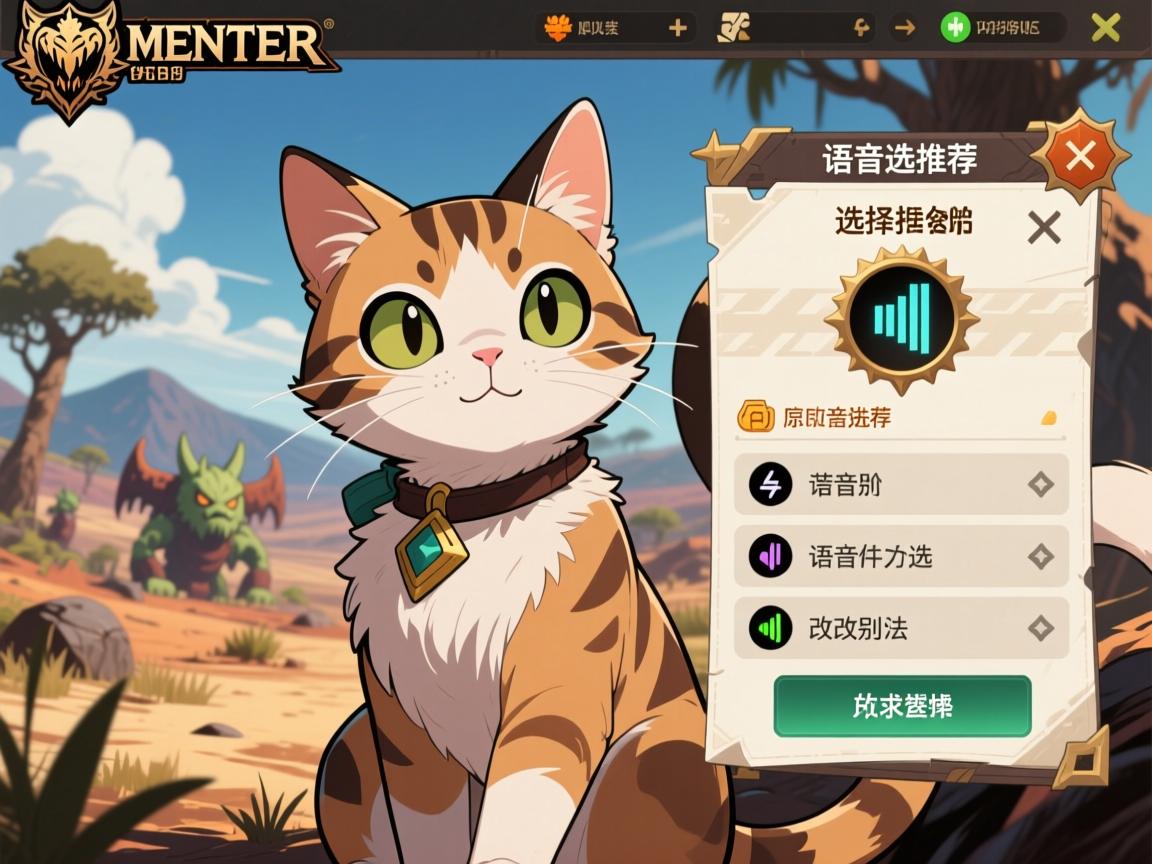Confirm with the green button at panel bottom
This screenshot has width=1152, height=864.
902,706
